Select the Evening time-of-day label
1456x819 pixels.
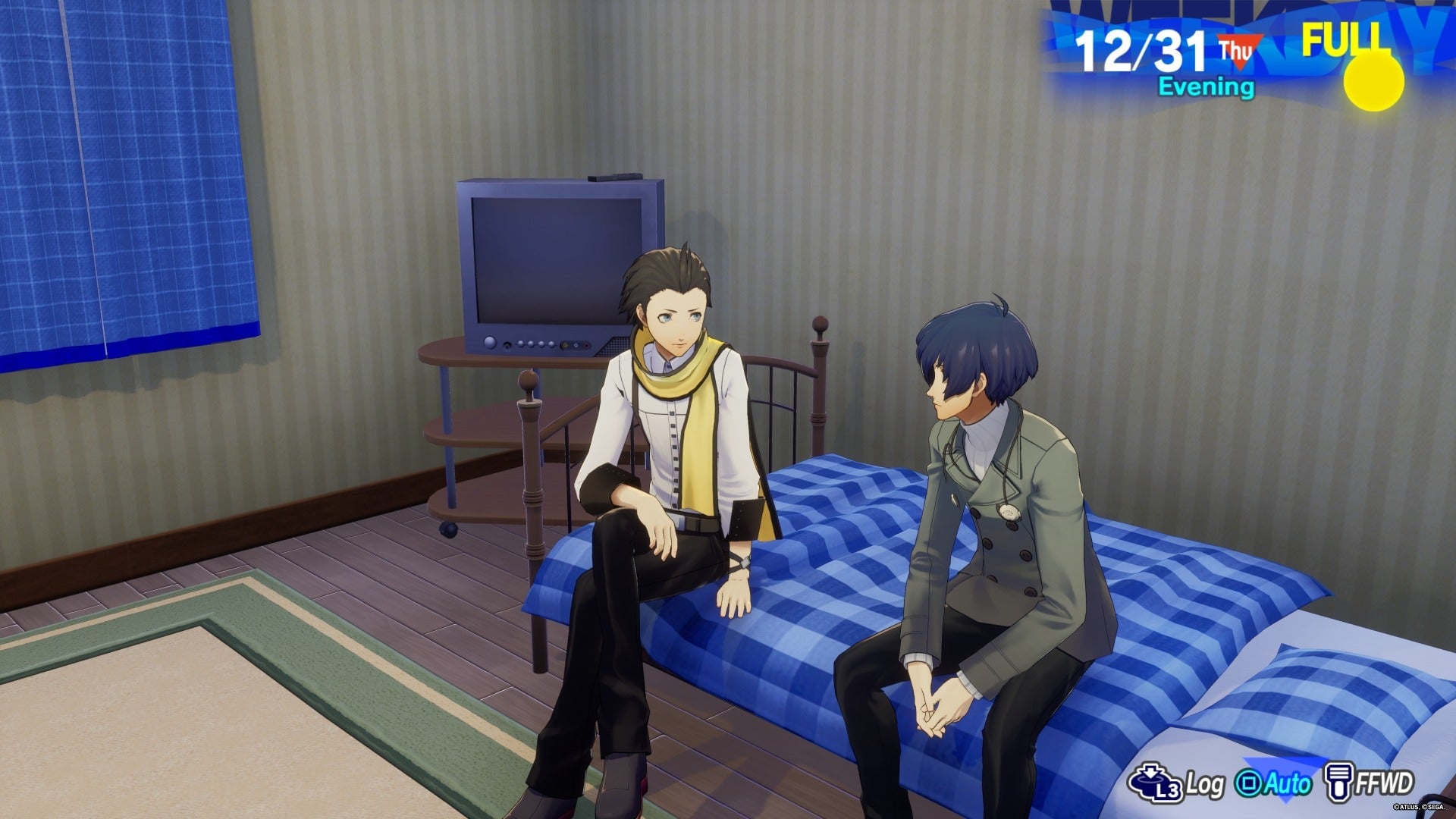1206,87
